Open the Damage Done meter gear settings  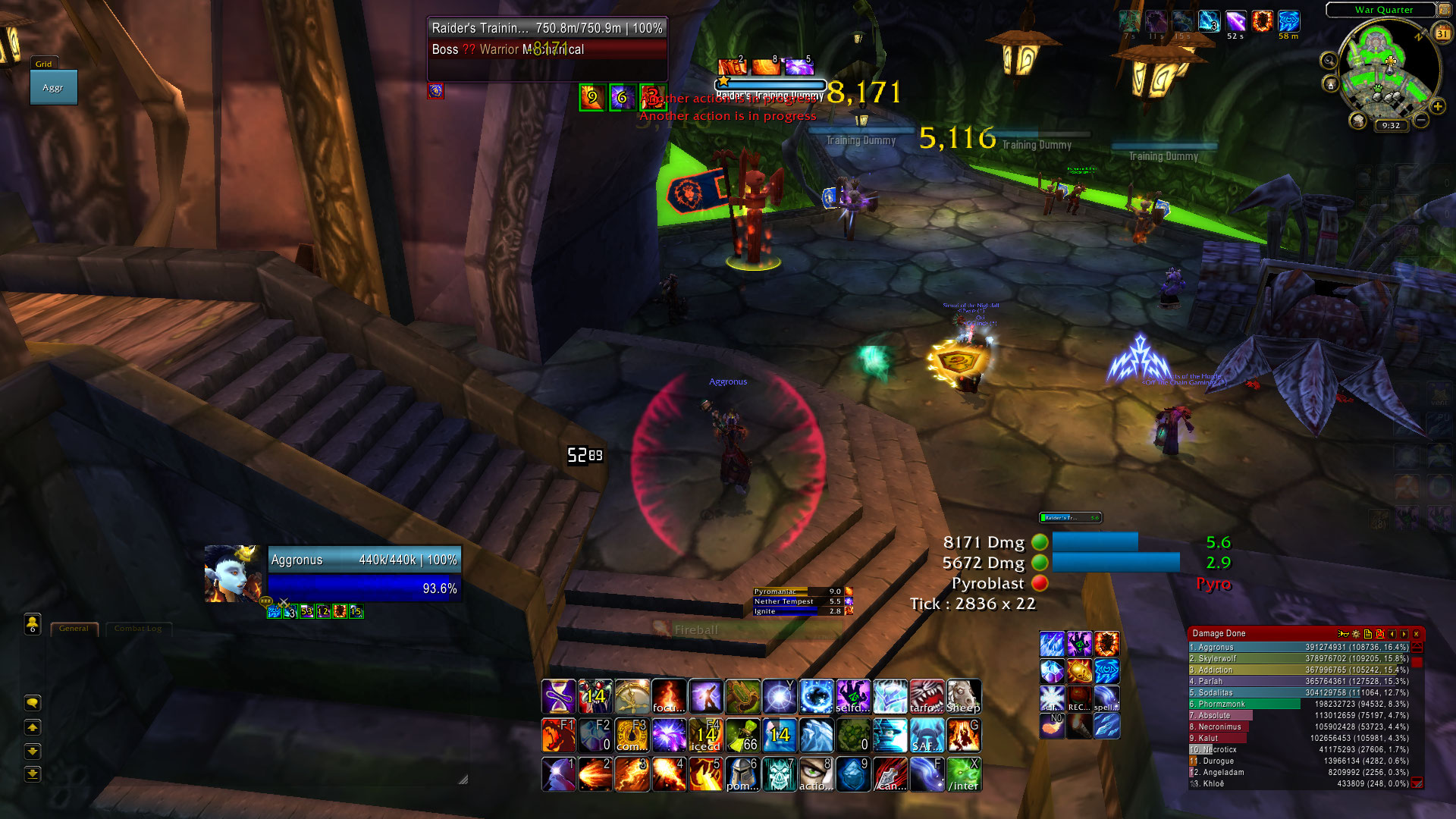1356,634
